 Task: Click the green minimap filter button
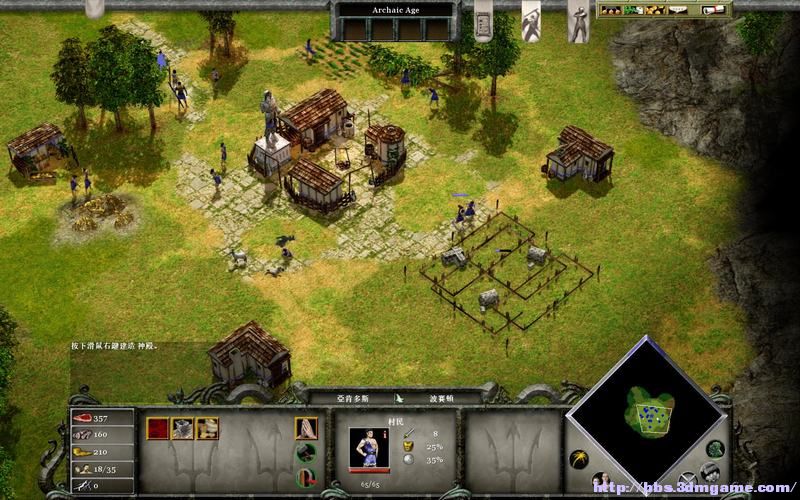point(715,449)
